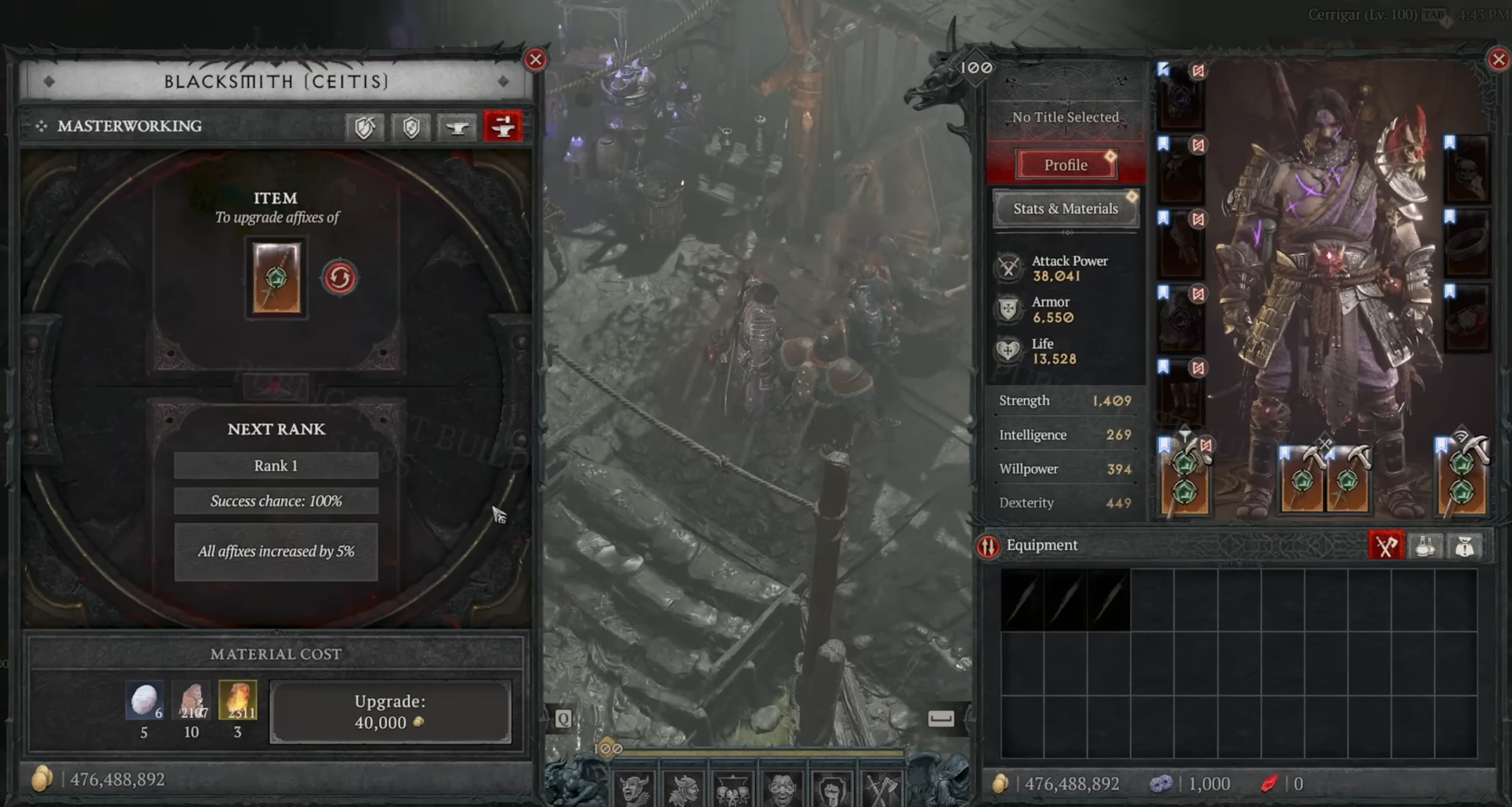
Task: Click the veiled crystal material cost icon
Action: tap(144, 701)
